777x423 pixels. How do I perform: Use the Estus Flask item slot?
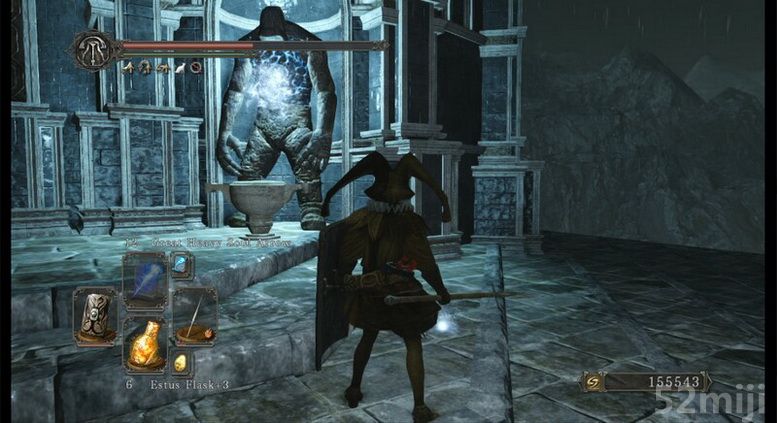click(144, 346)
